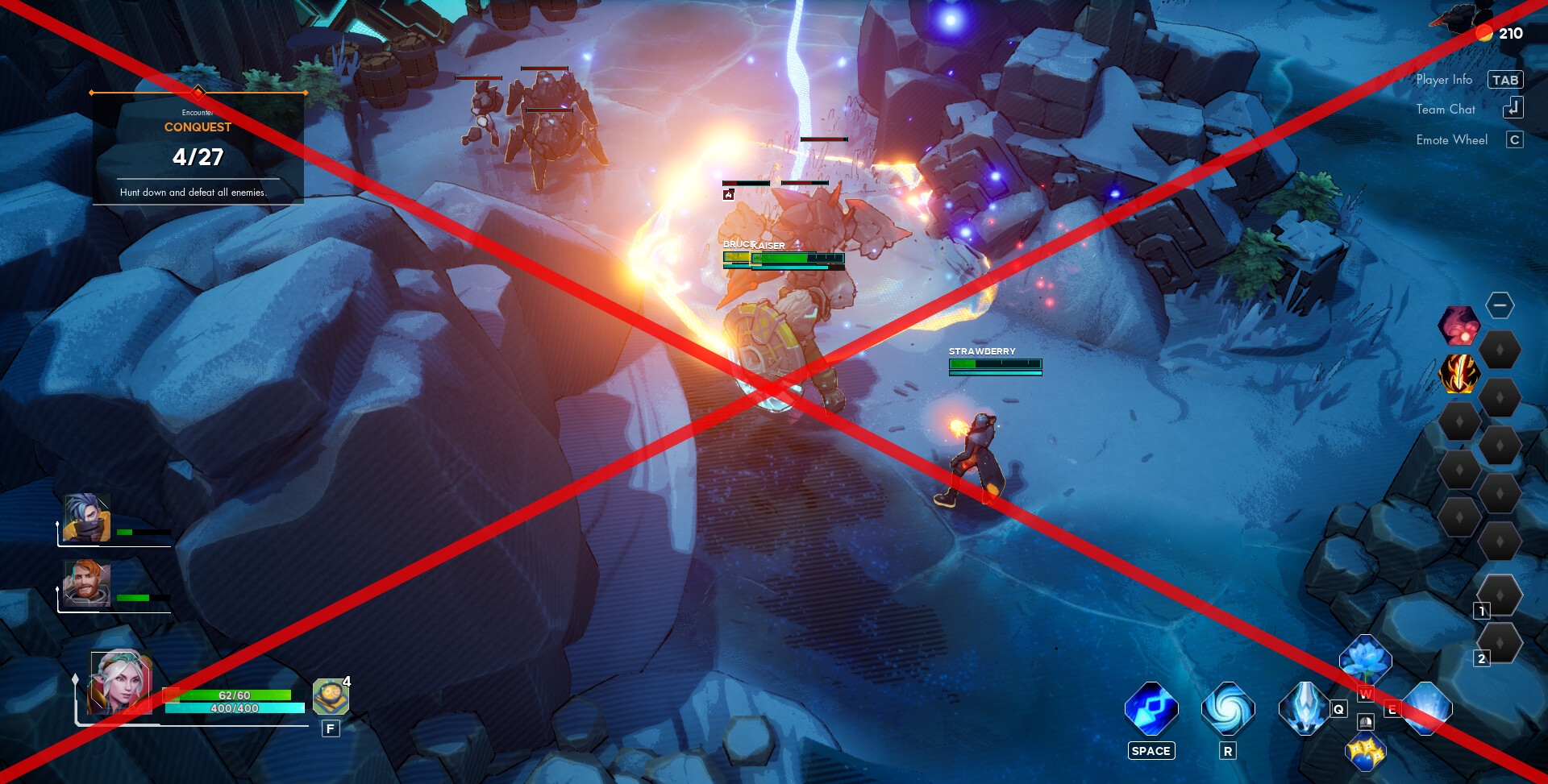The image size is (1548, 784).
Task: View the Conquest encounter objective panel
Action: 198,145
